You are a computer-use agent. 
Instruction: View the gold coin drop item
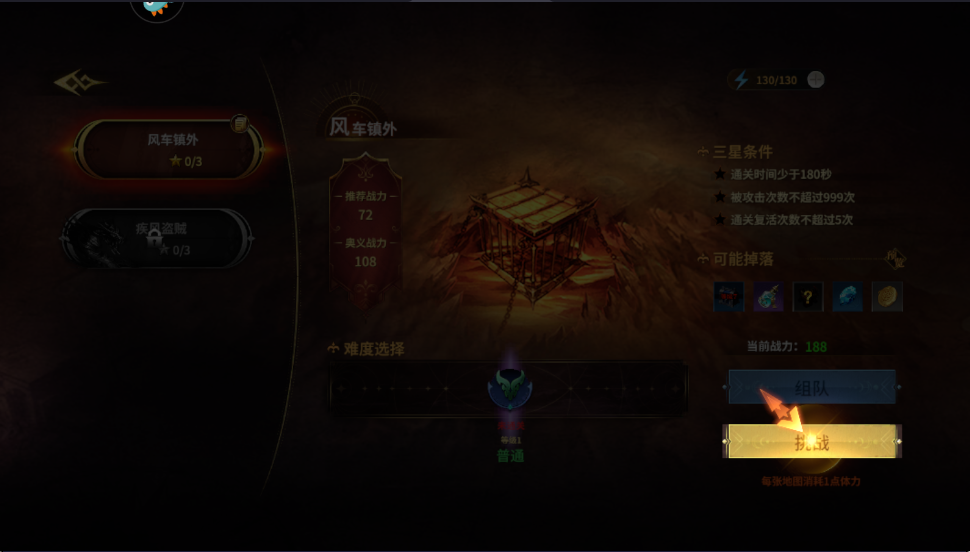coord(887,296)
